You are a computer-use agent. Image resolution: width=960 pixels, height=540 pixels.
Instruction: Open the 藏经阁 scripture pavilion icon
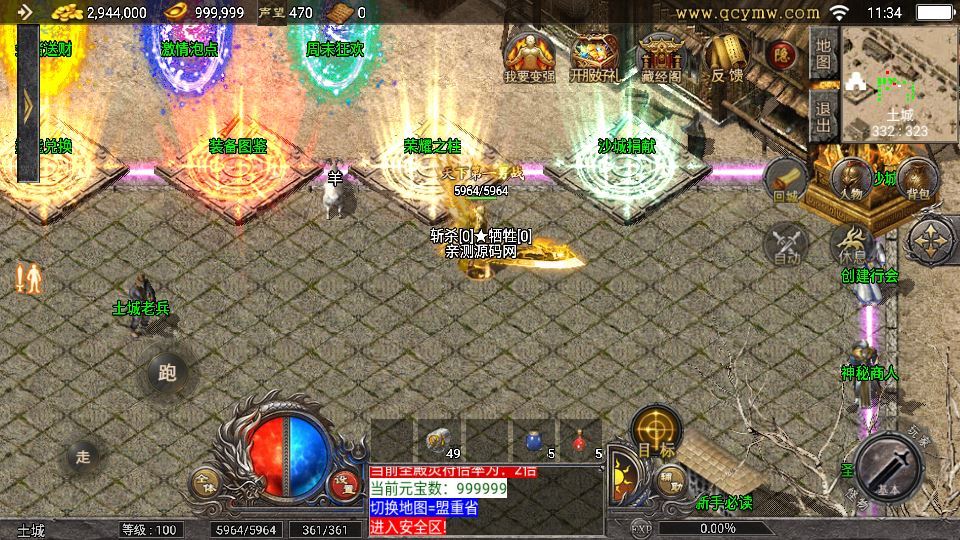coord(660,56)
